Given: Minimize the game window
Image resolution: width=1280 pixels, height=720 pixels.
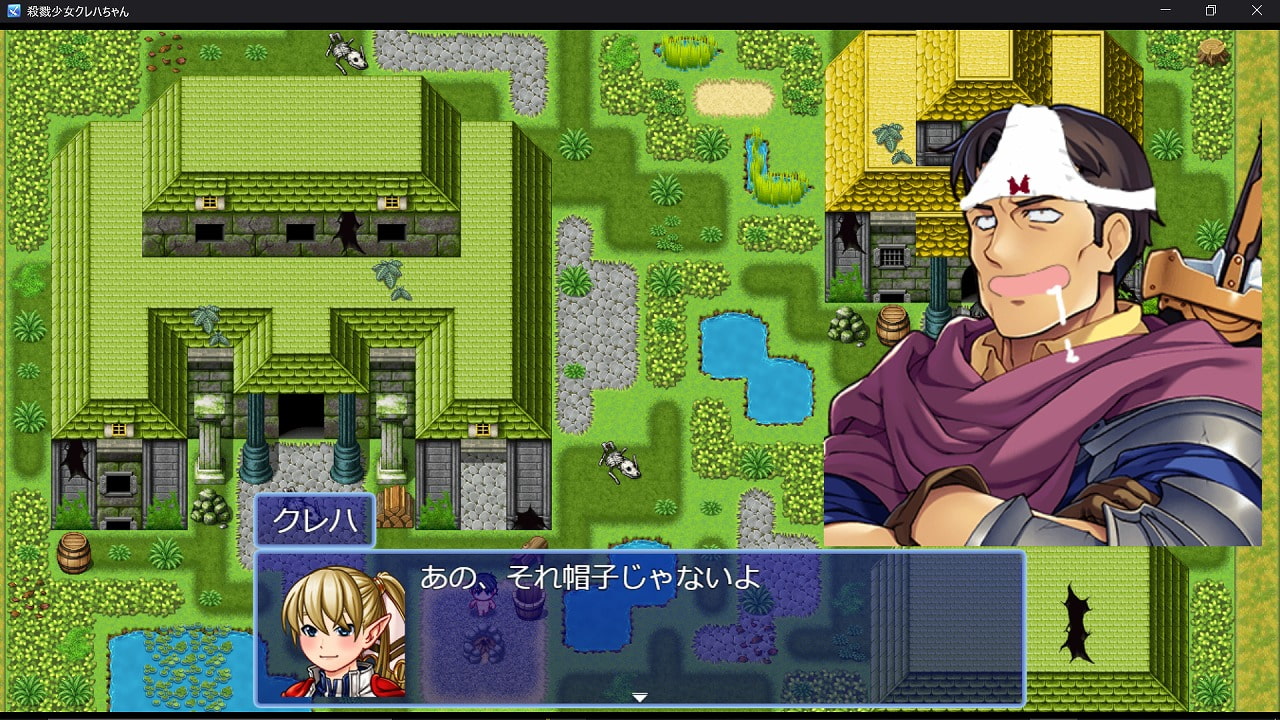Looking at the screenshot, I should click(x=1166, y=11).
